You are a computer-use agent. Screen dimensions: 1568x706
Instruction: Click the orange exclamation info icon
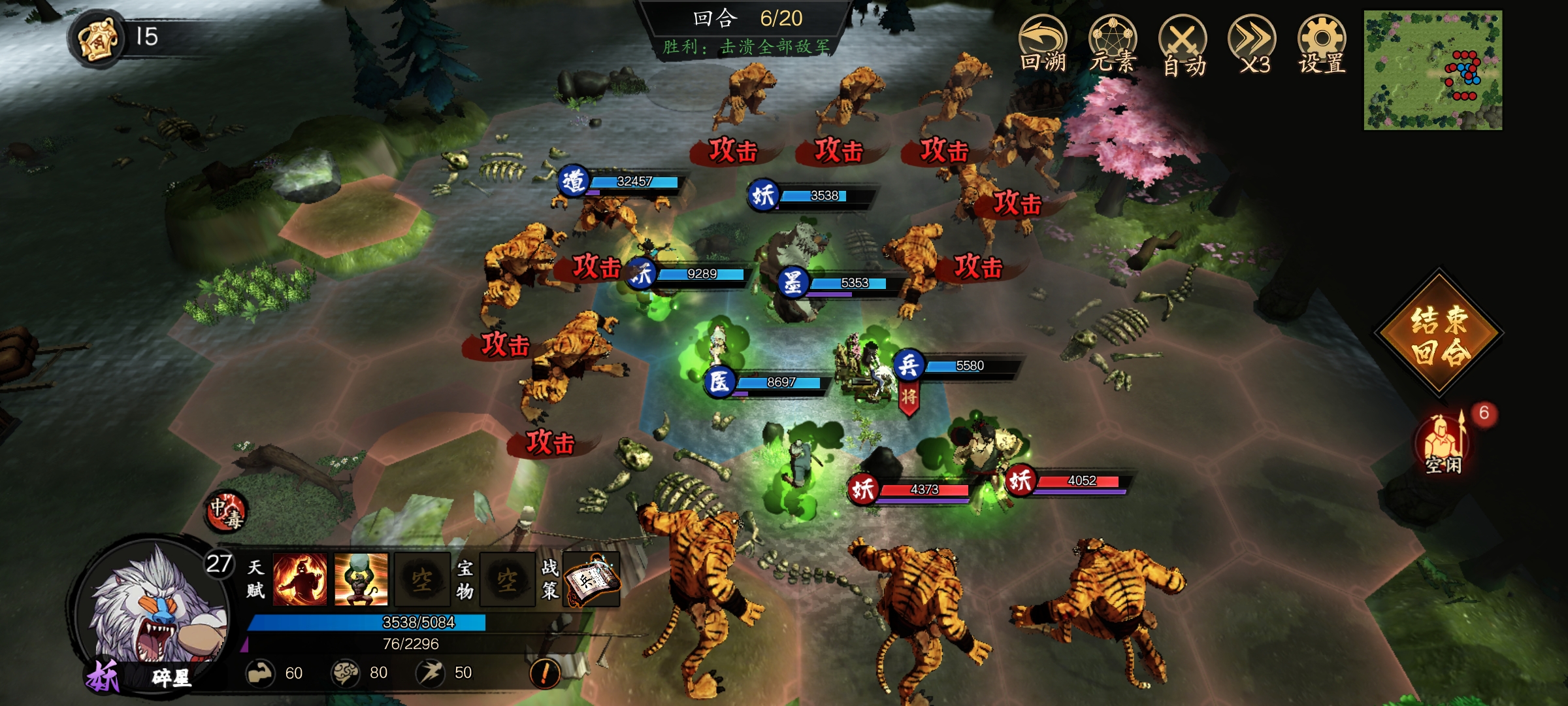545,672
